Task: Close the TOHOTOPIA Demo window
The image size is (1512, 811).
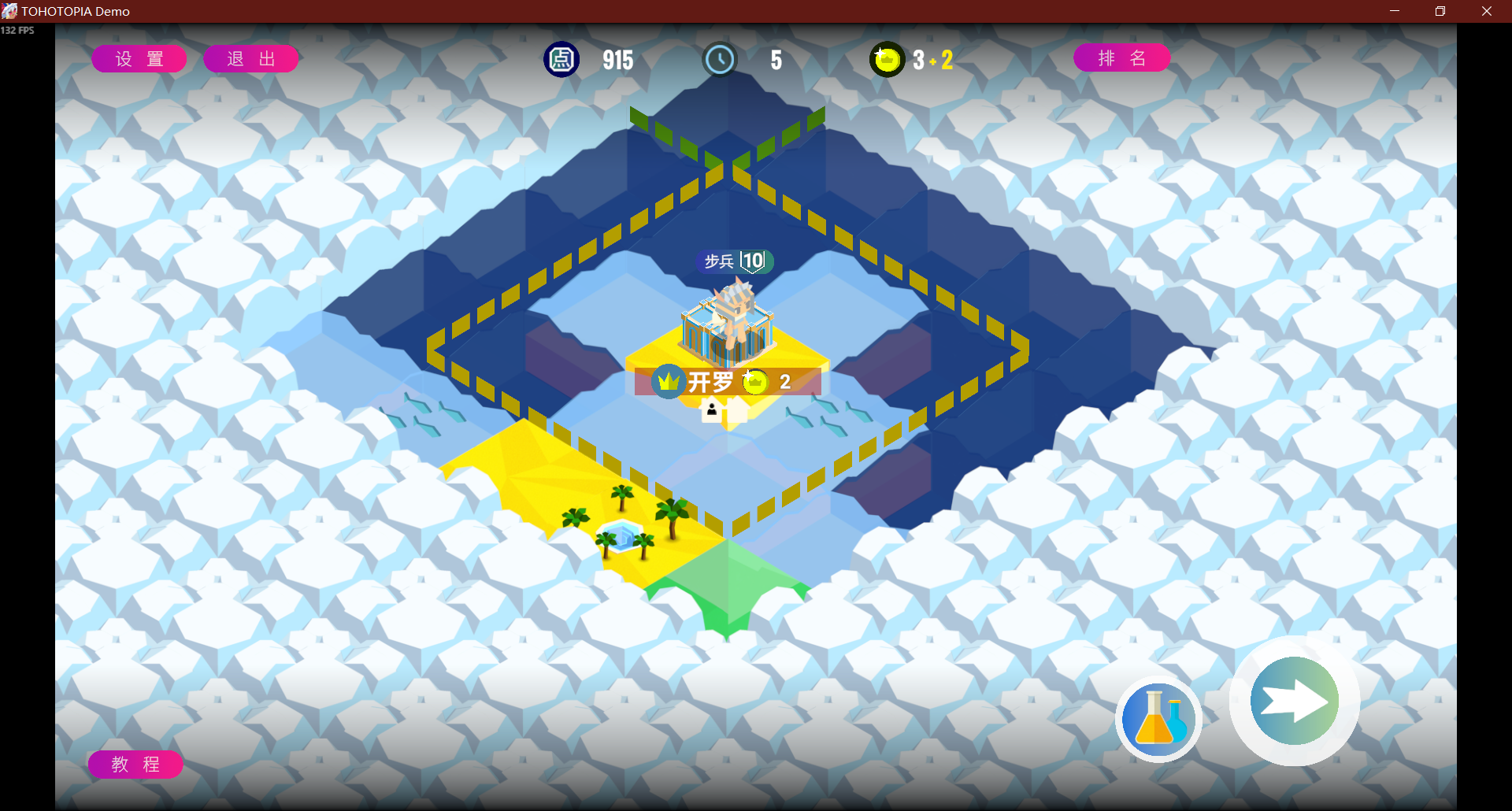Action: (1486, 11)
